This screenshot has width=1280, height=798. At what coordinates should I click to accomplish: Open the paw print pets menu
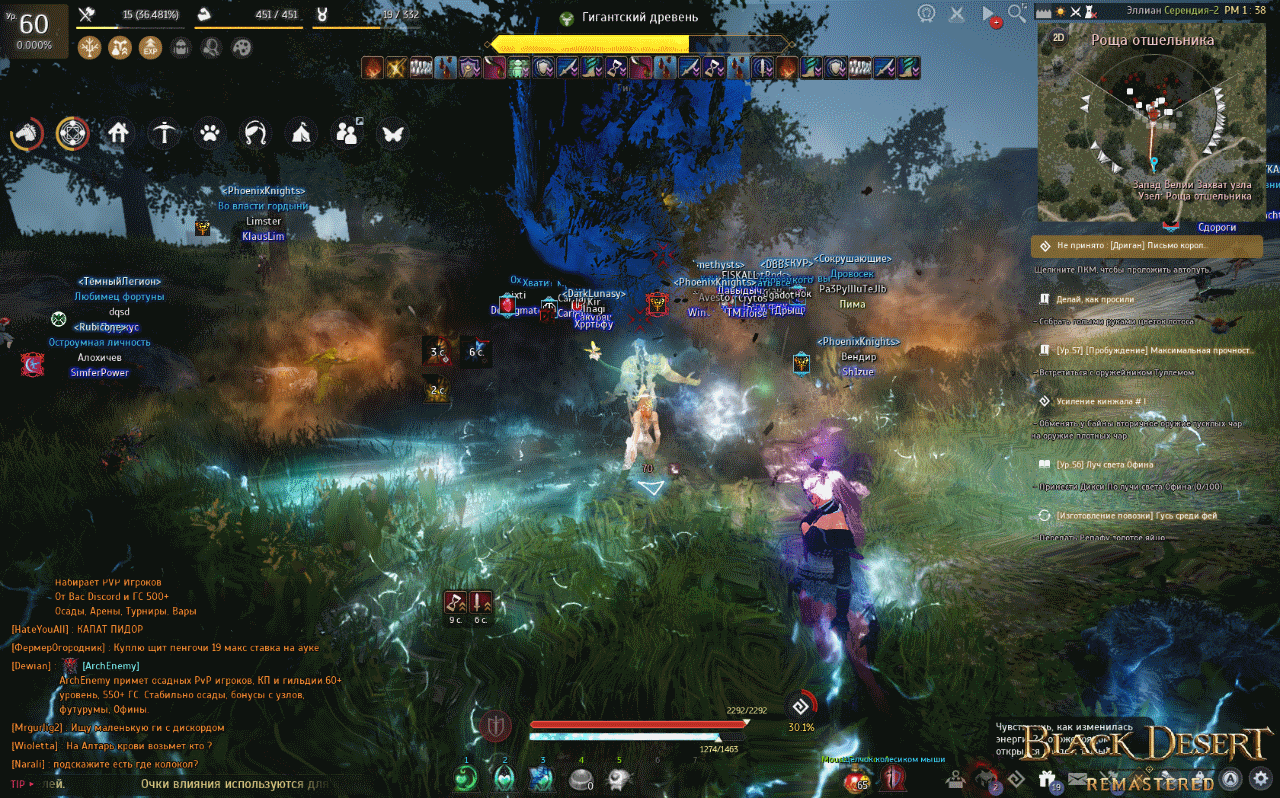pyautogui.click(x=209, y=133)
